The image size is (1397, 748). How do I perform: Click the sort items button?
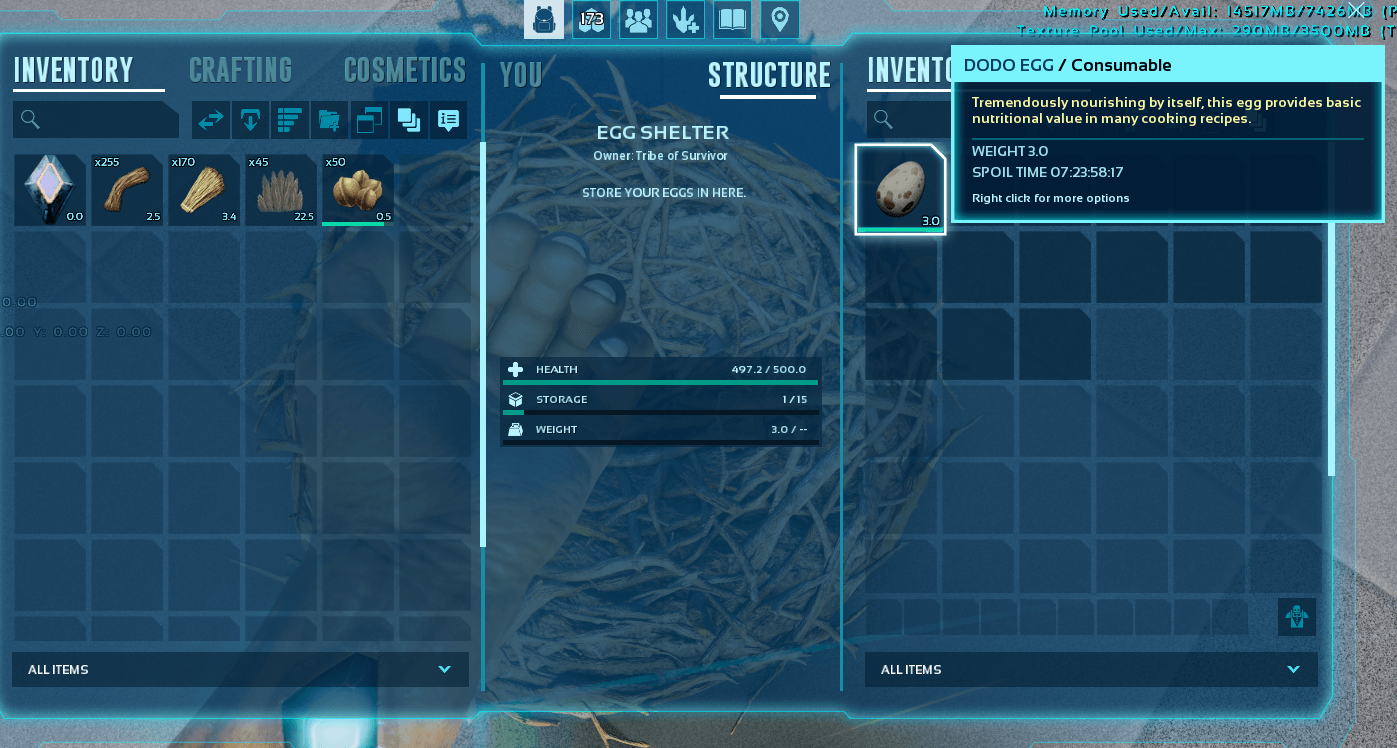pos(289,120)
